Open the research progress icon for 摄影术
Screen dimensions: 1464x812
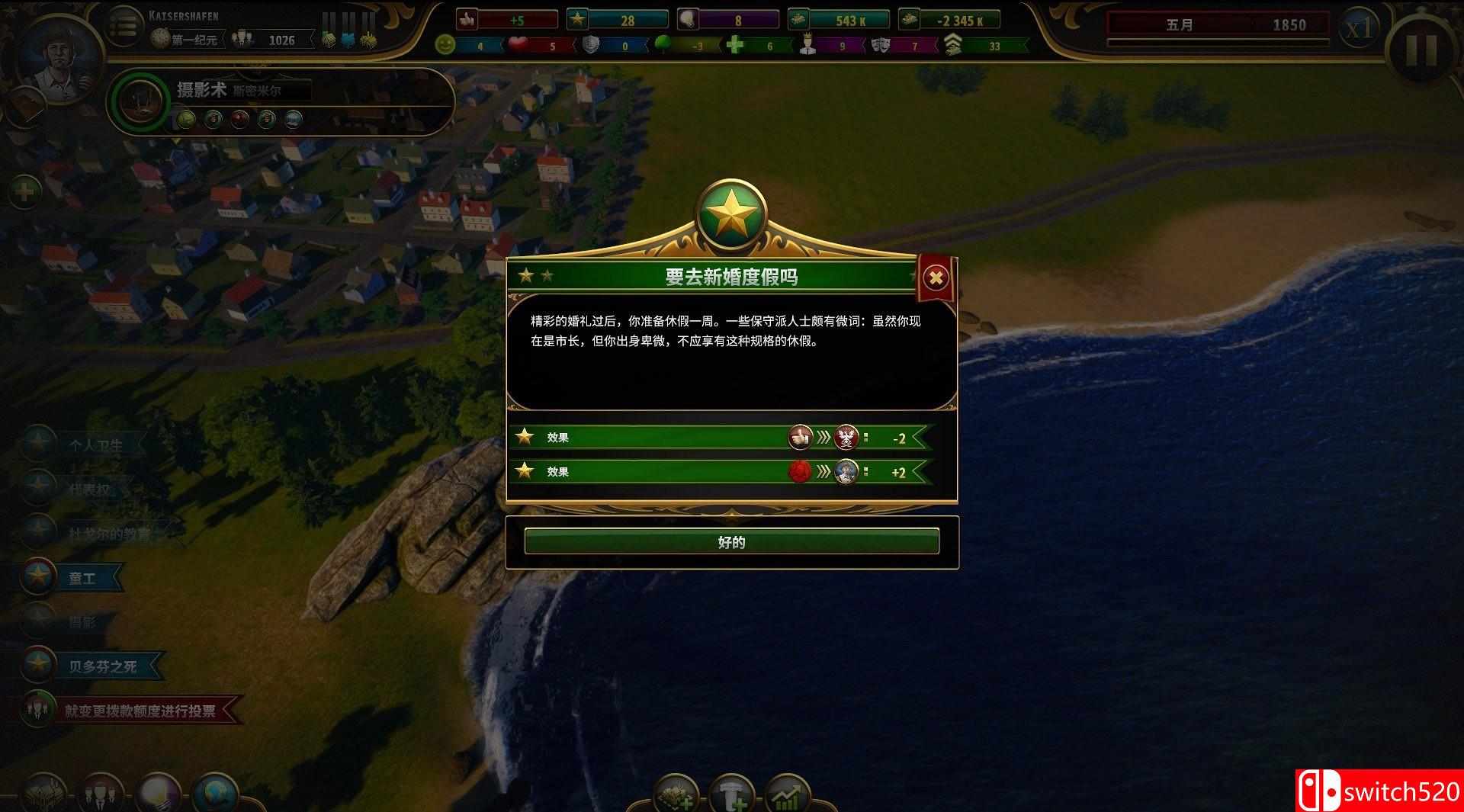point(141,104)
